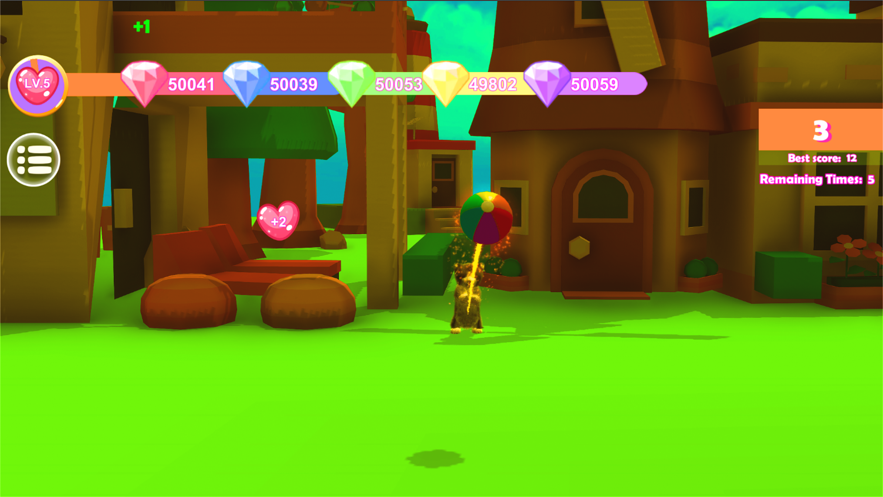Screen dimensions: 883x497
Task: Select the blue gem currency icon
Action: pos(246,83)
